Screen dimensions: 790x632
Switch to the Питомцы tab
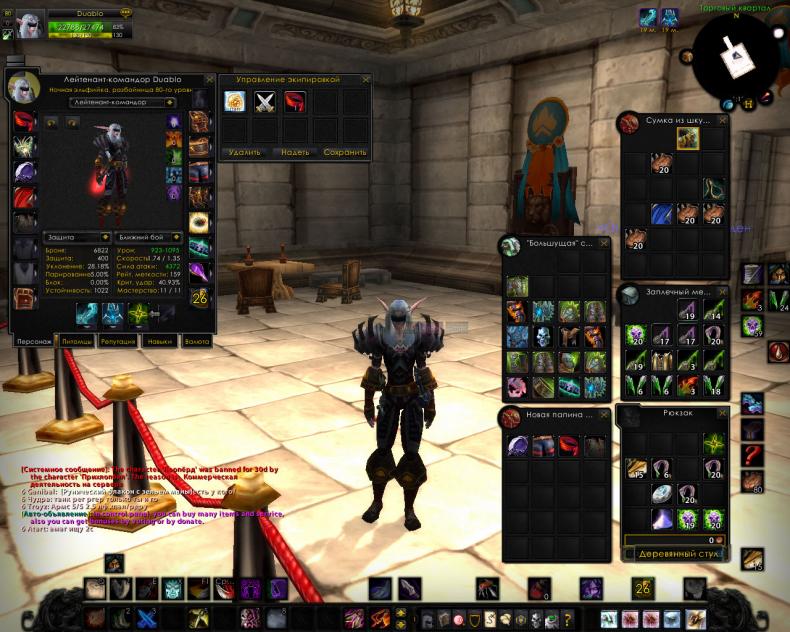click(x=78, y=341)
